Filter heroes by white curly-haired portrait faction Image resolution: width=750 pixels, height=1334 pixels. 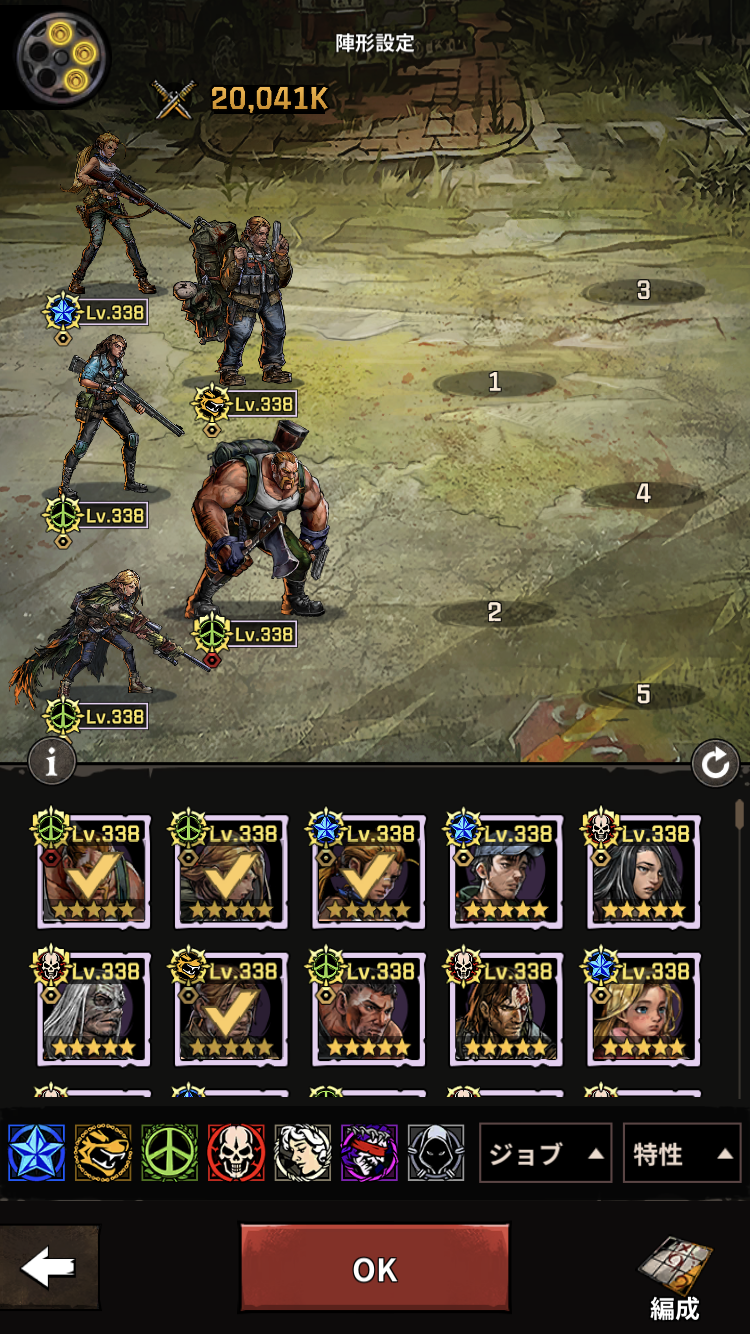pos(302,1153)
